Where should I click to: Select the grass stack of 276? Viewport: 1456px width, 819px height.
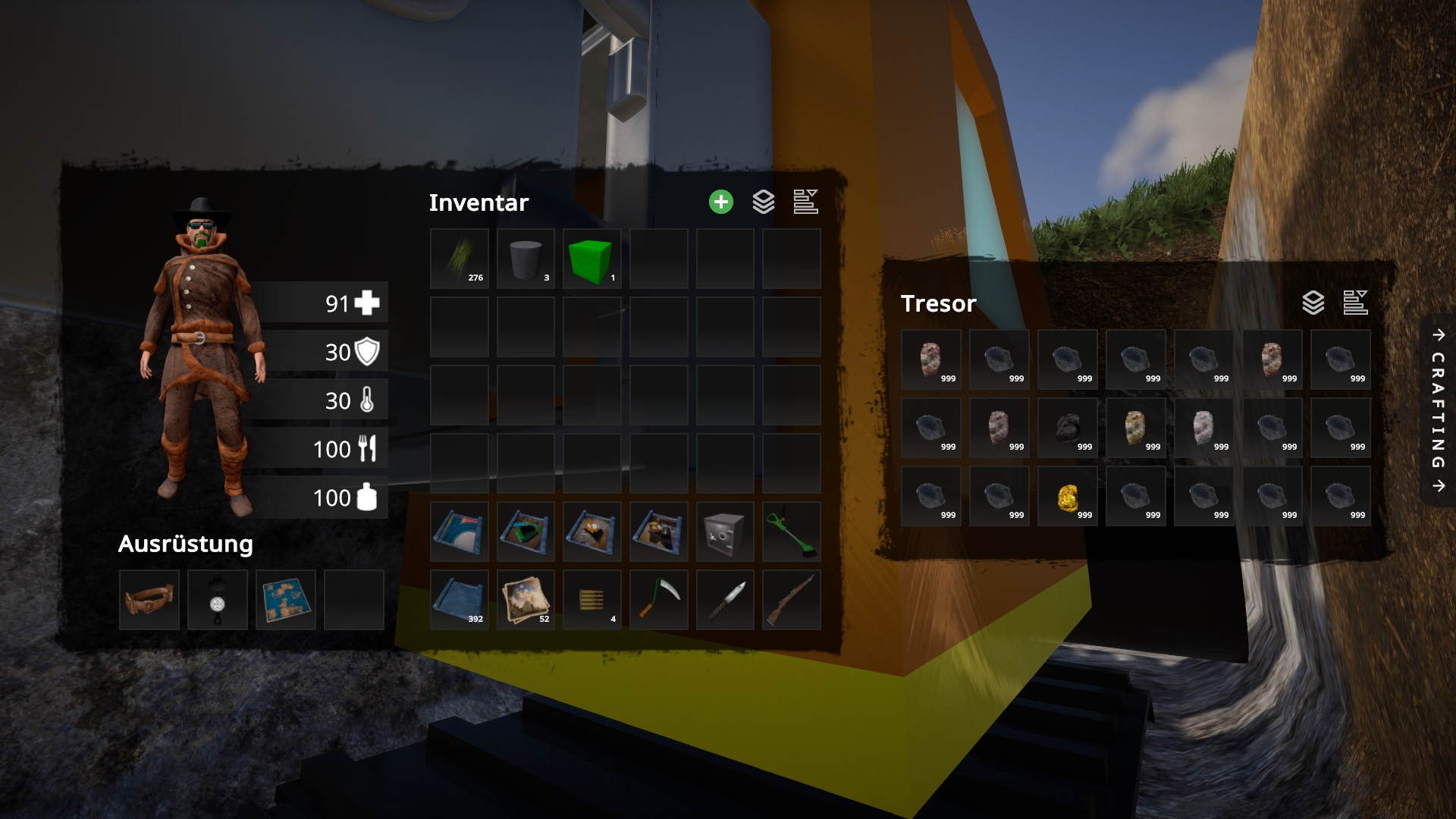pos(459,259)
